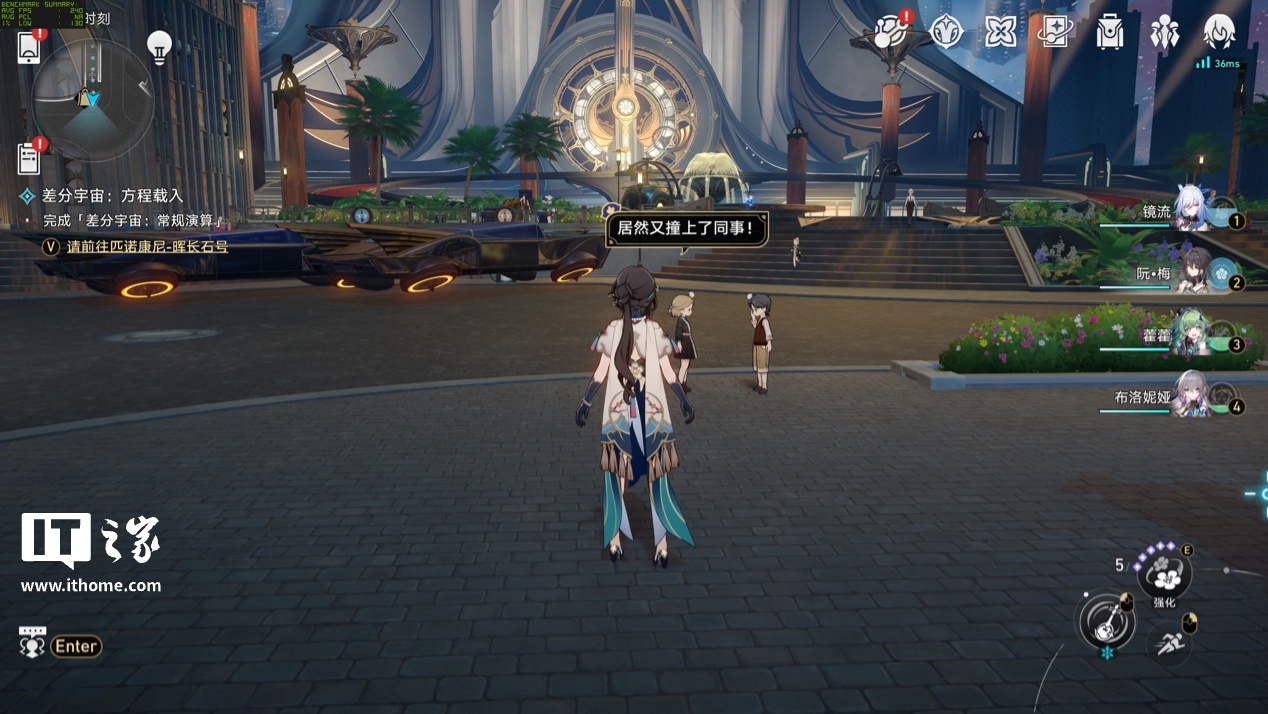The width and height of the screenshot is (1268, 714).
Task: Open the character head icon
Action: 1218,31
